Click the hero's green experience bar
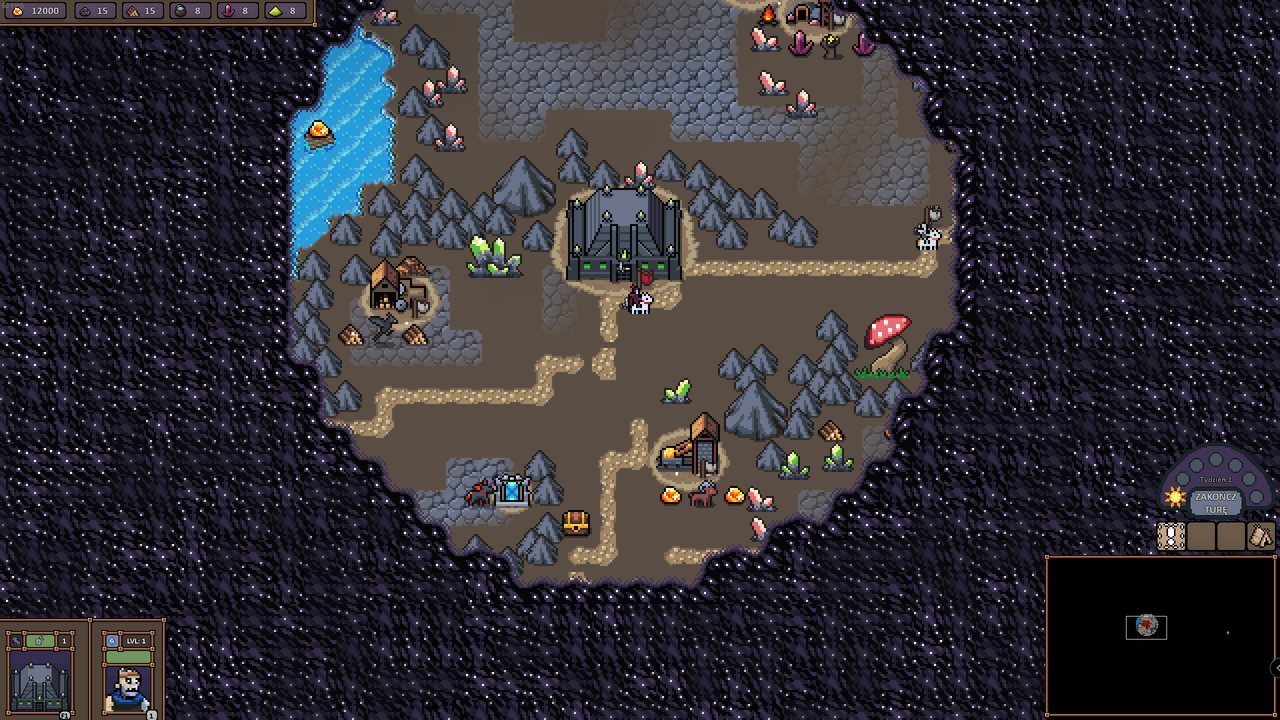This screenshot has height=720, width=1280. (127, 656)
